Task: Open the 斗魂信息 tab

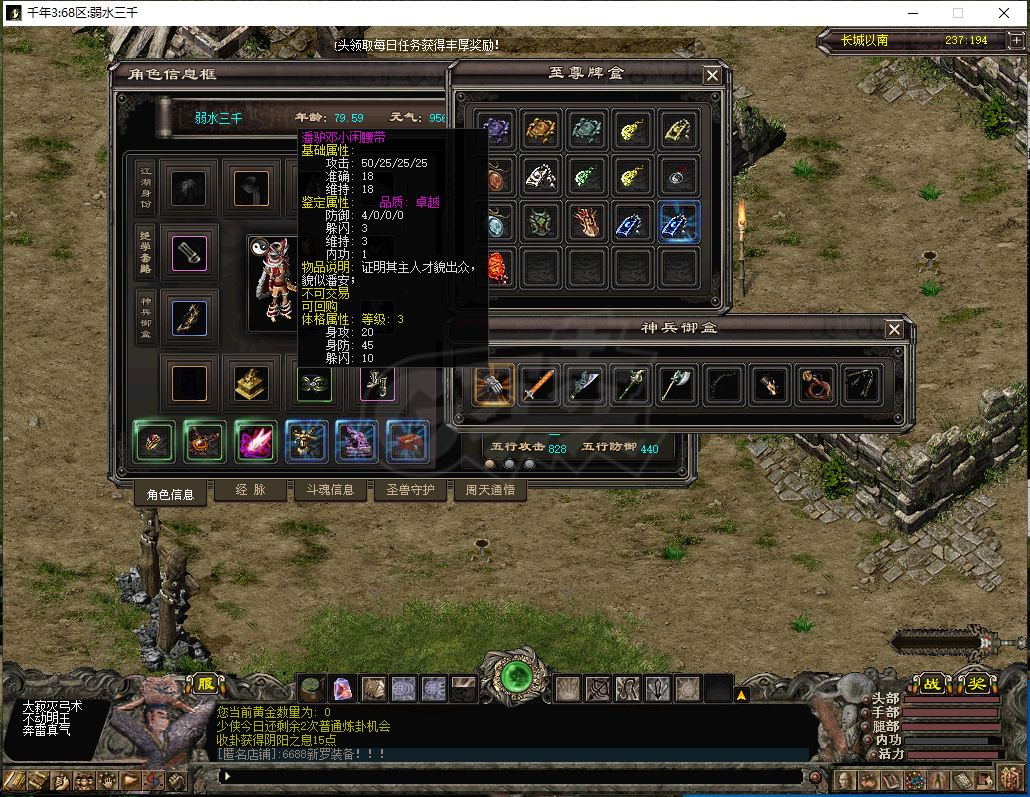Action: (328, 490)
